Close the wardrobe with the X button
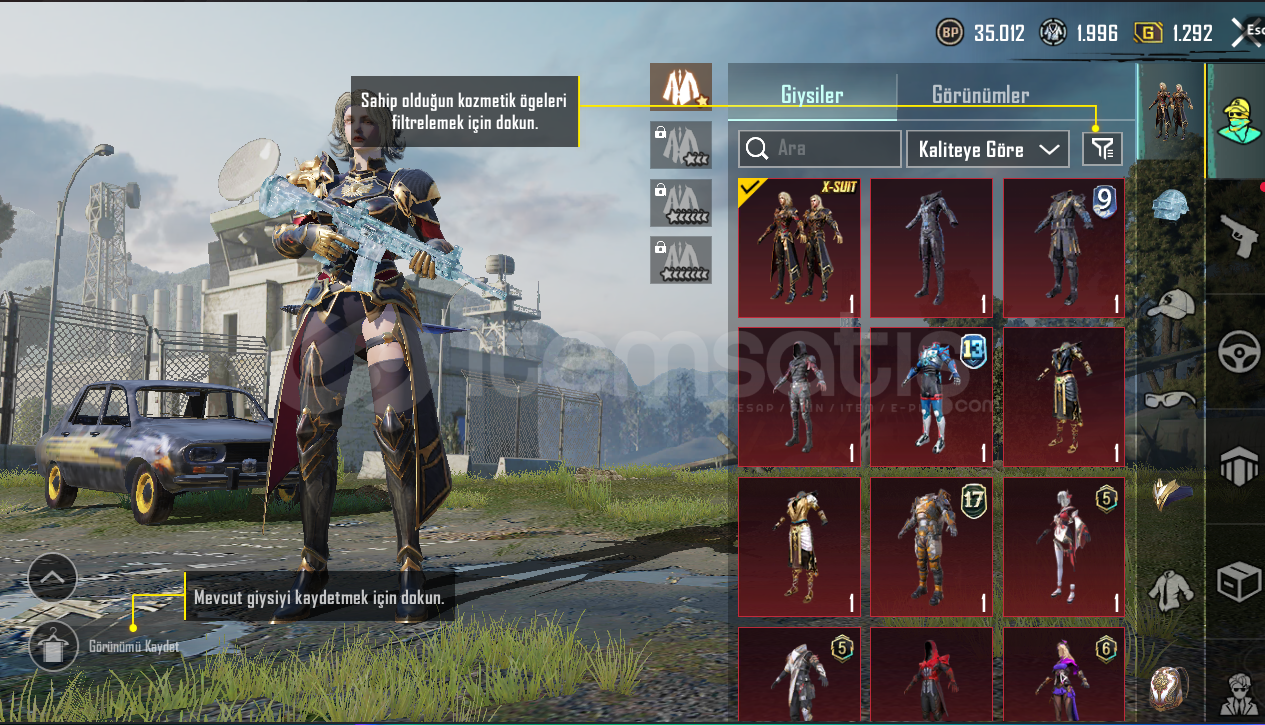This screenshot has width=1265, height=725. coord(1245,33)
